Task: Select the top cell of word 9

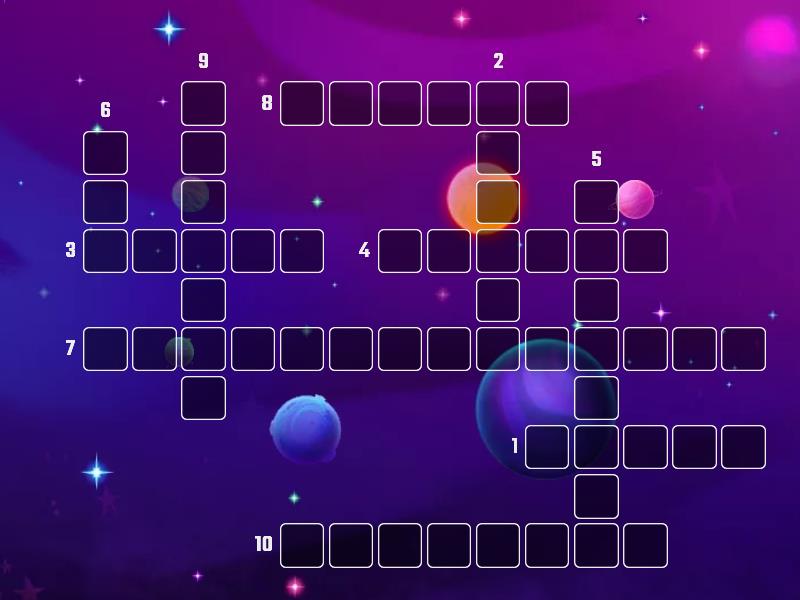Action: click(203, 103)
